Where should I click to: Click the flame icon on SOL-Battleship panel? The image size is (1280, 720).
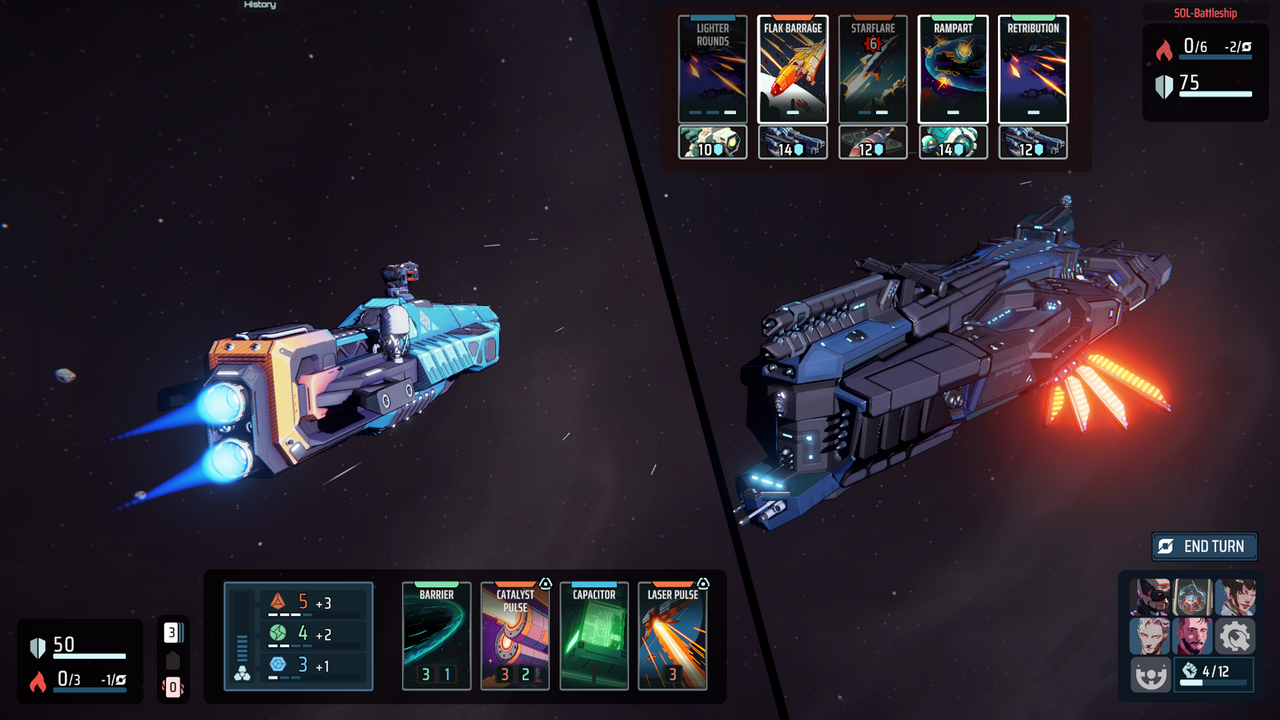[1163, 45]
